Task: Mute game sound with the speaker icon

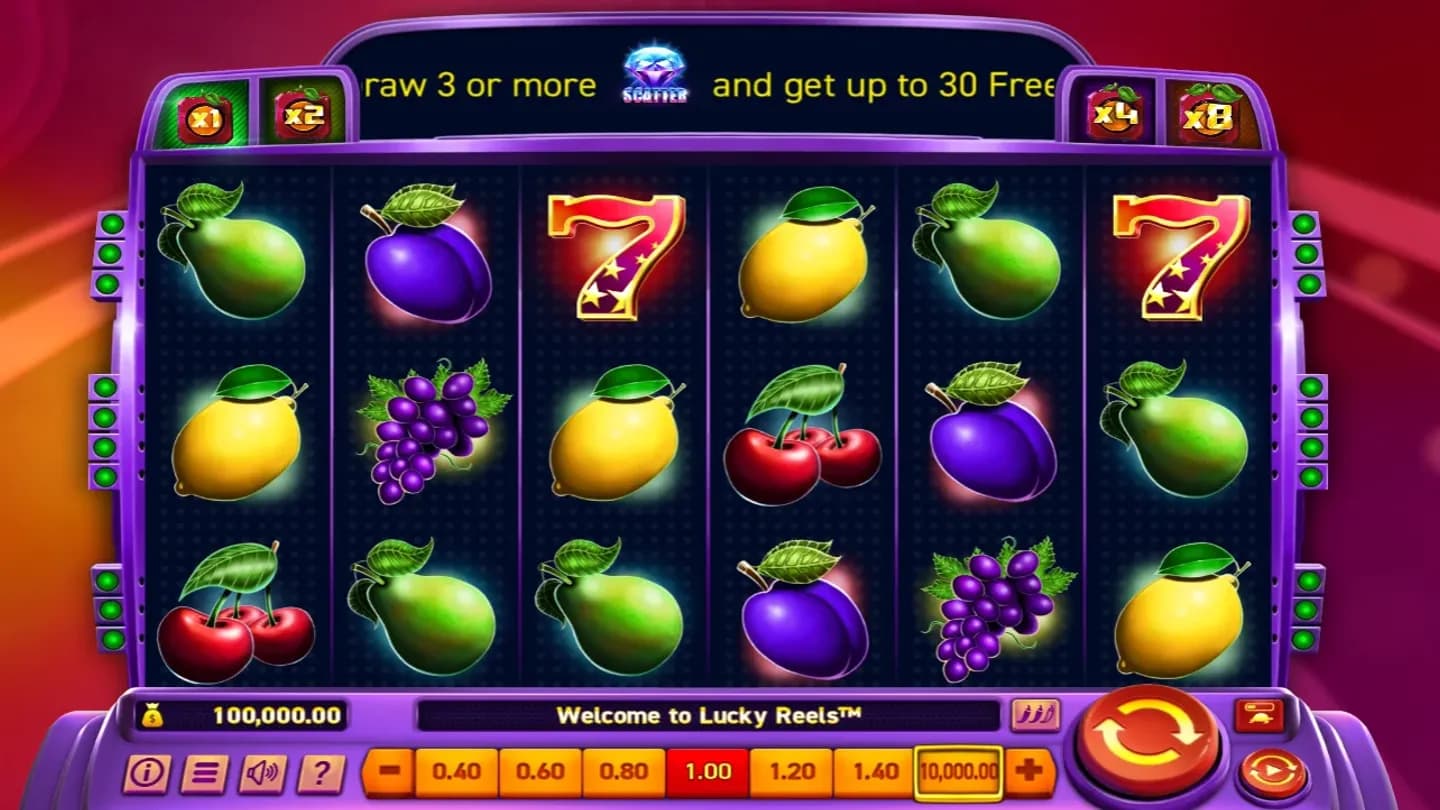Action: pos(260,771)
